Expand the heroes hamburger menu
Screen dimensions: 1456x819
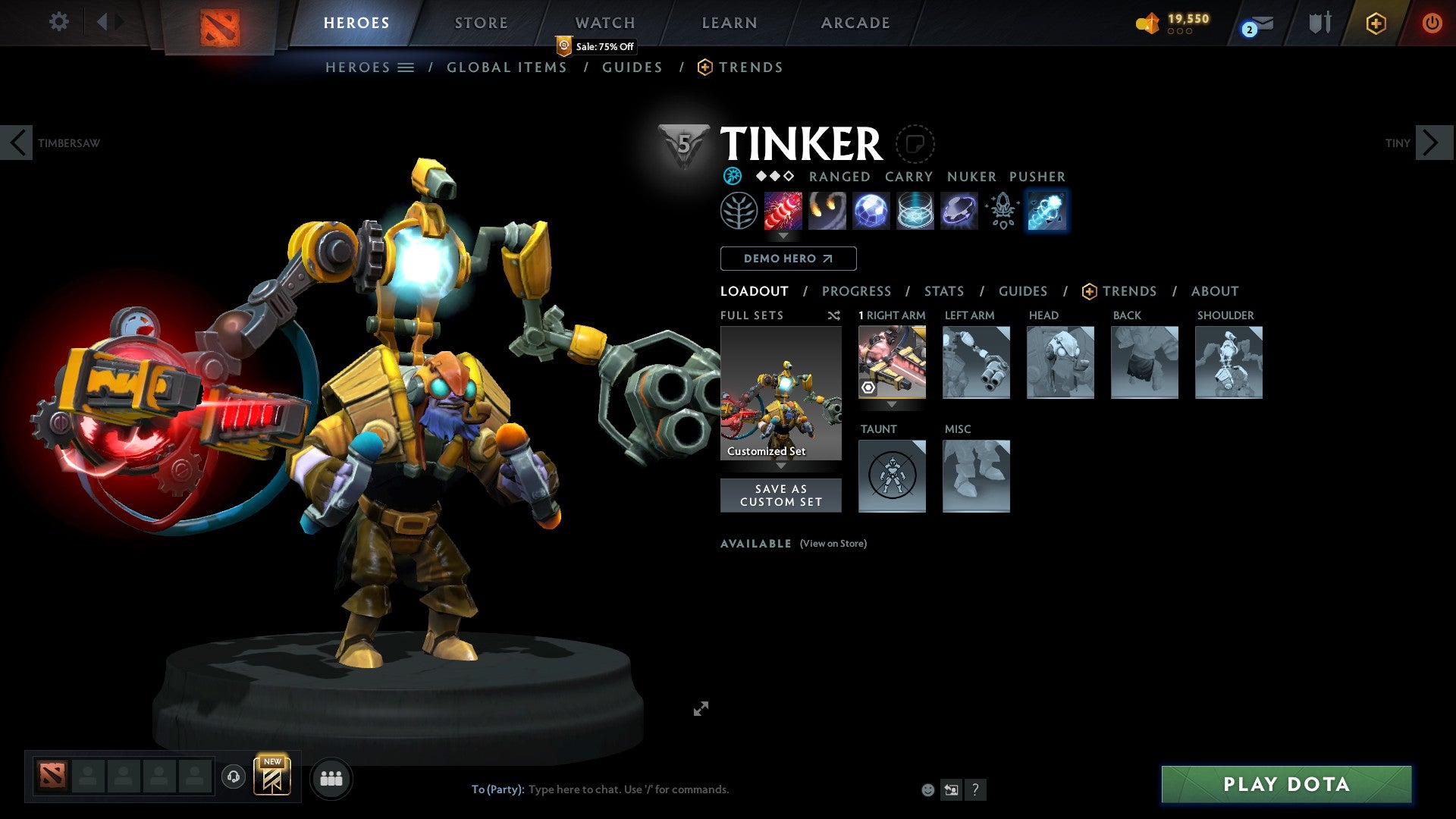[406, 67]
